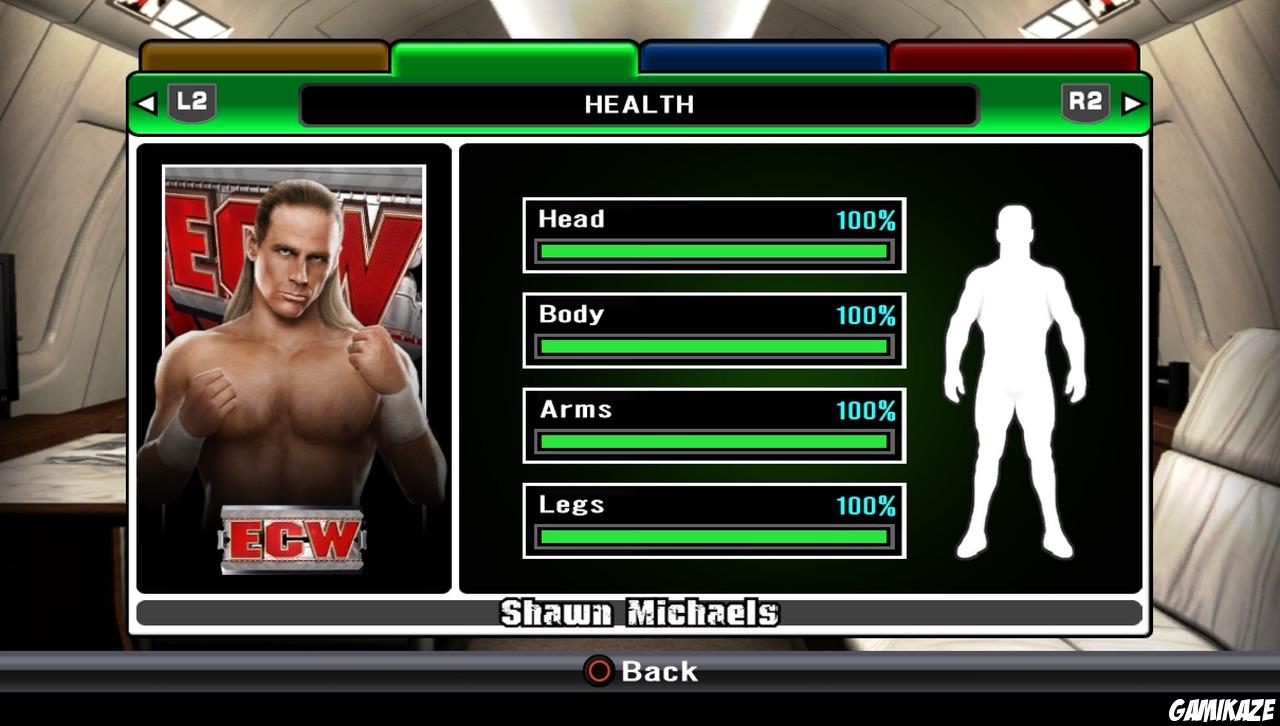
Task: Switch to the gold category tab
Action: click(x=263, y=55)
